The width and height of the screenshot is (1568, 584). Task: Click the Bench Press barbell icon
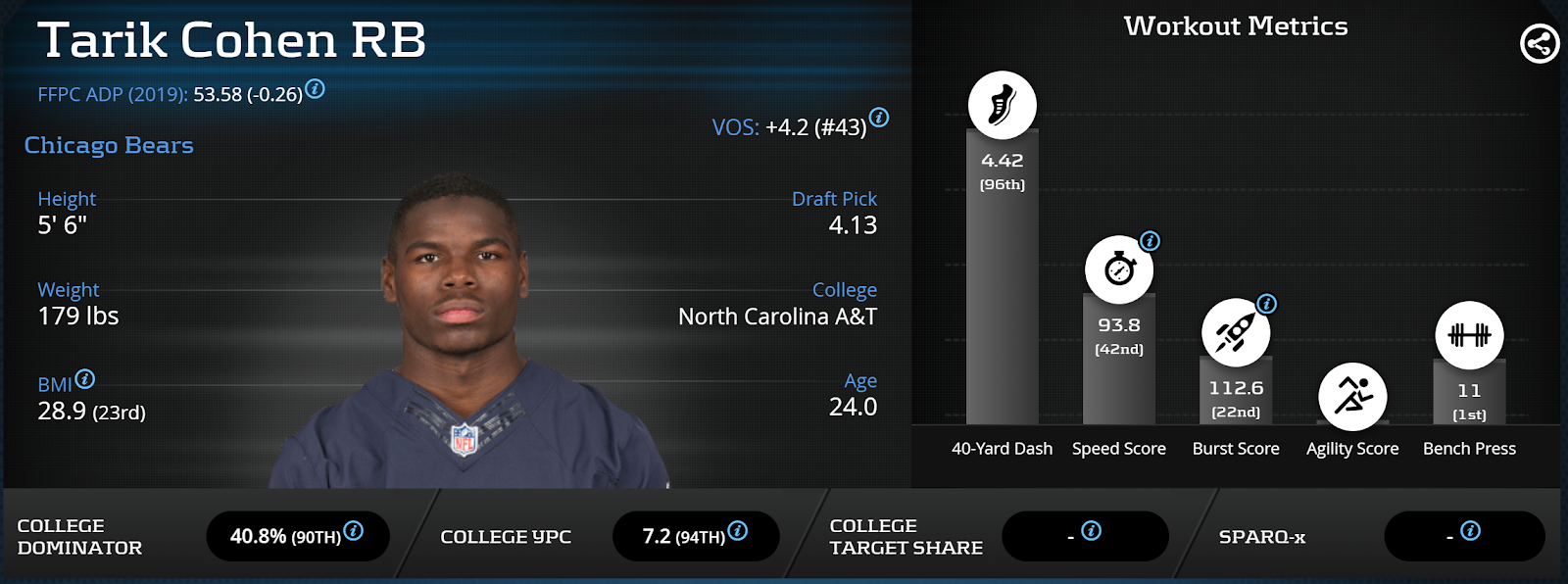(x=1469, y=335)
